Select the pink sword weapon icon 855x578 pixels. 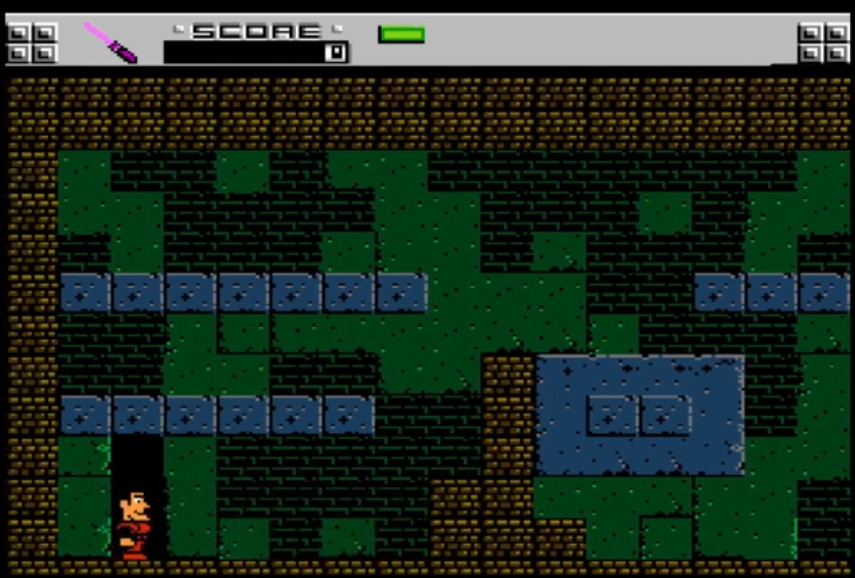click(x=110, y=42)
